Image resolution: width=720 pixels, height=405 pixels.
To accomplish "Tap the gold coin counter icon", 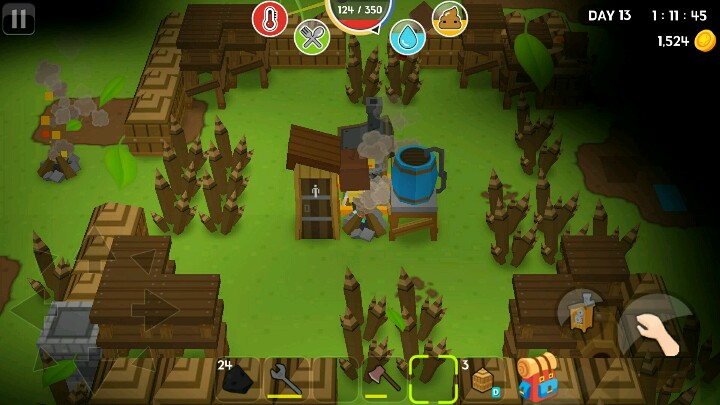I will click(705, 41).
